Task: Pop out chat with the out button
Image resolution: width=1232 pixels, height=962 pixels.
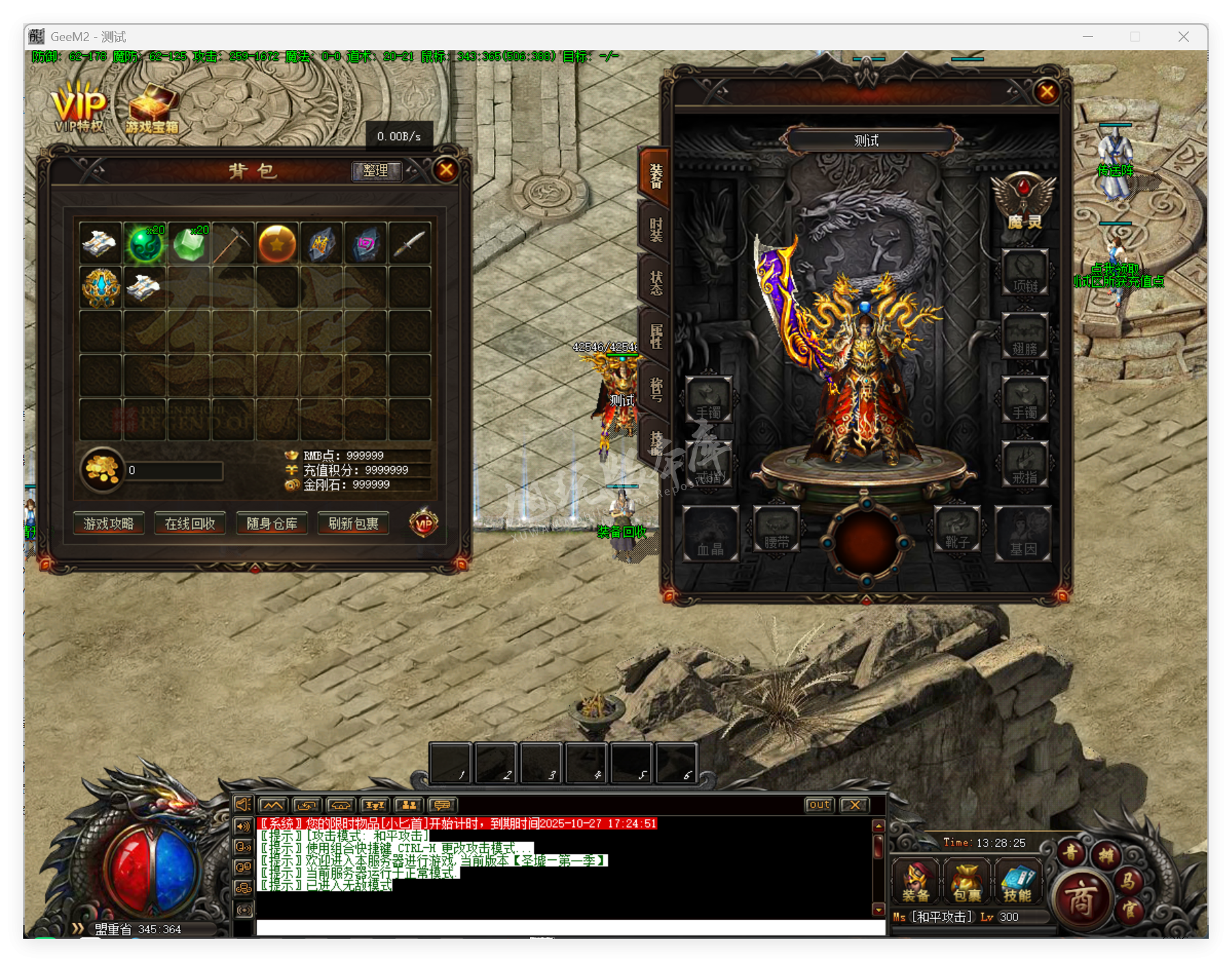Action: [x=819, y=804]
